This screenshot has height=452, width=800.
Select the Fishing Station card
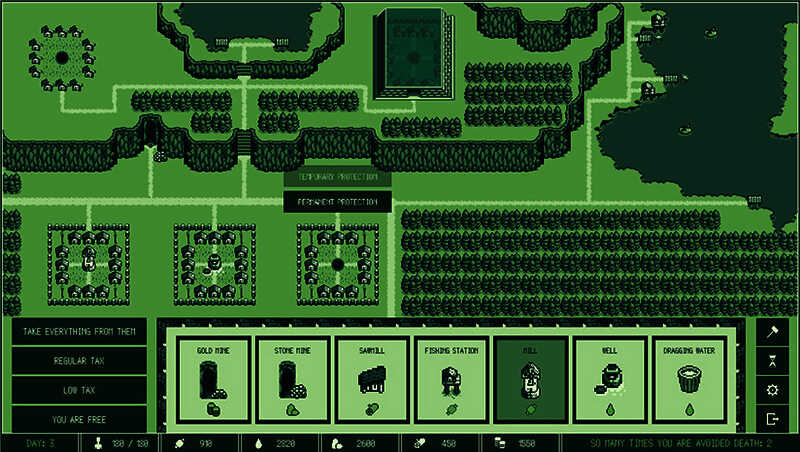451,380
